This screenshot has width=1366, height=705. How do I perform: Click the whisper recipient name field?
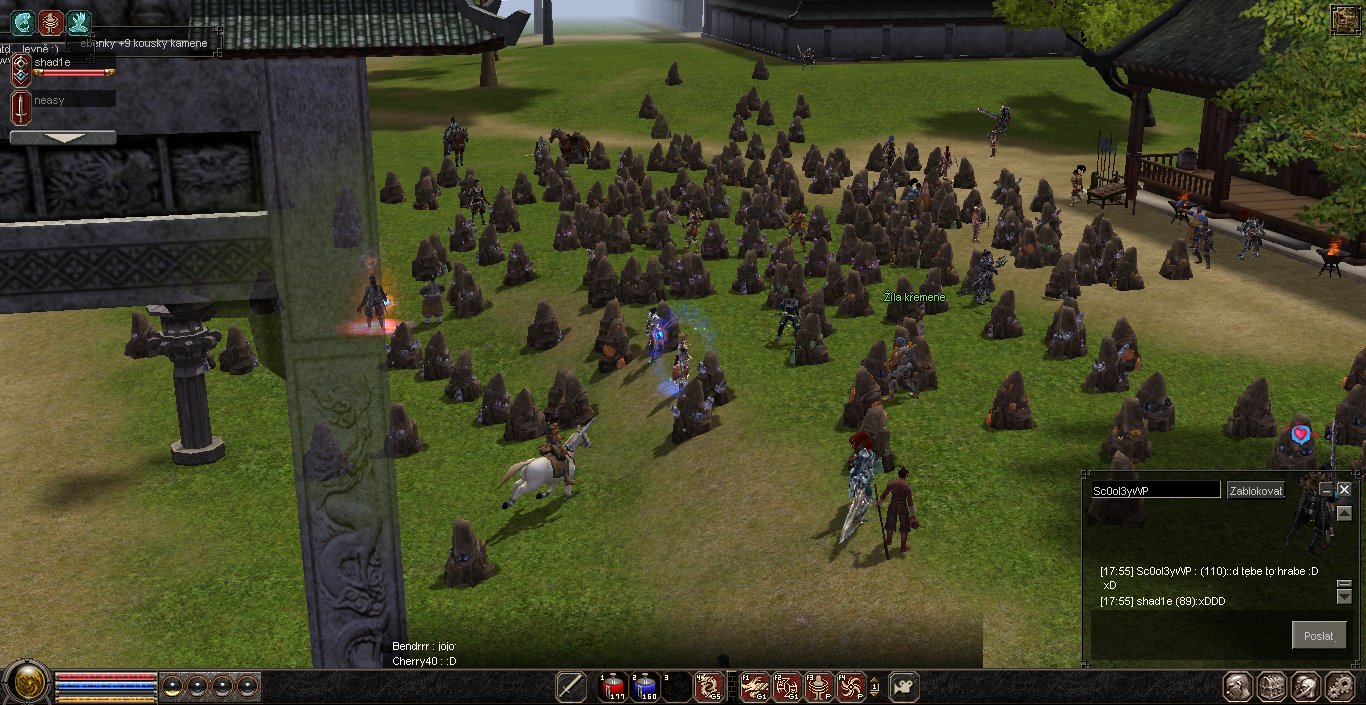pos(1155,490)
